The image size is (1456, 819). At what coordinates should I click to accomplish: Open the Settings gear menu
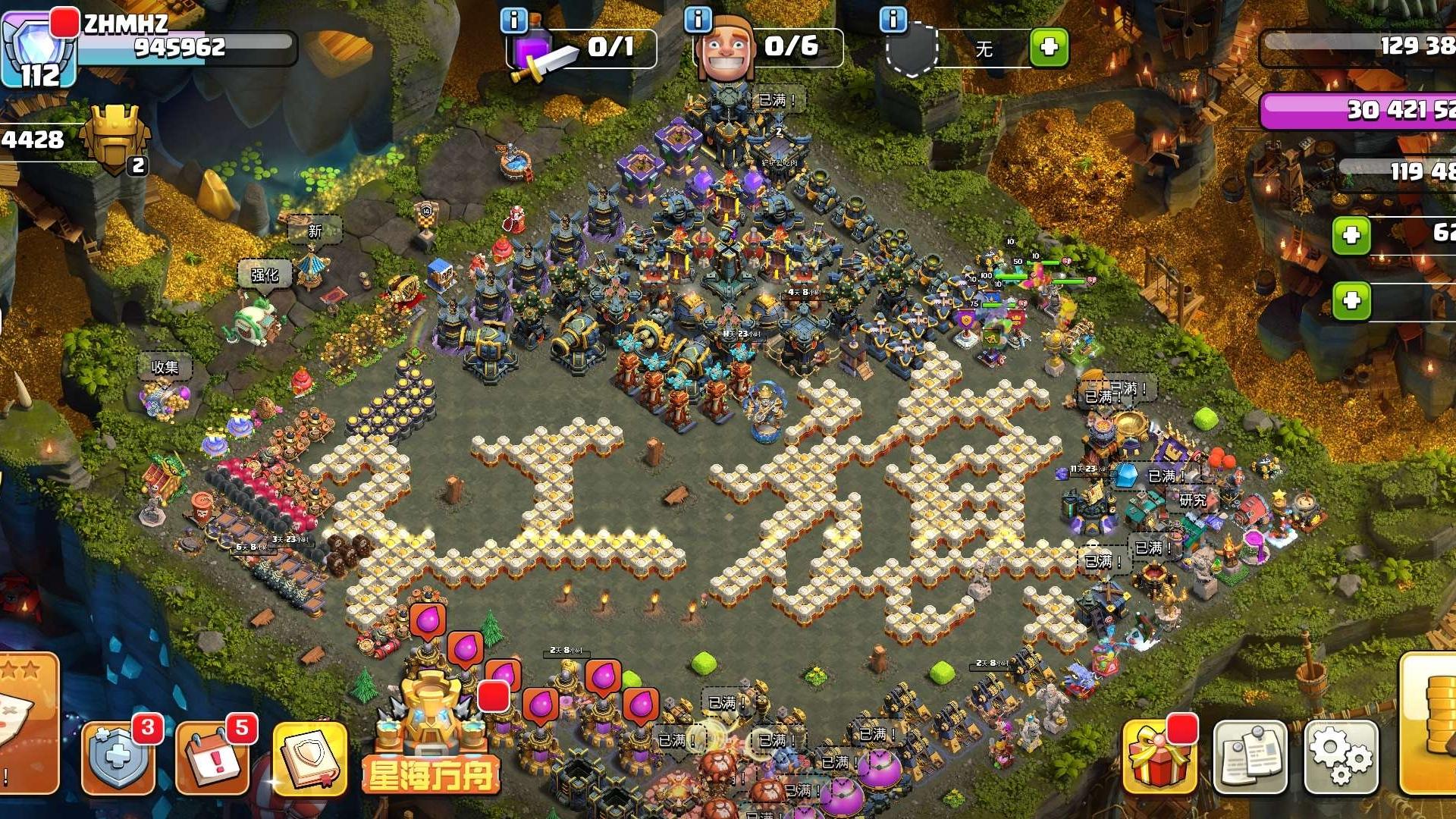pos(1340,758)
